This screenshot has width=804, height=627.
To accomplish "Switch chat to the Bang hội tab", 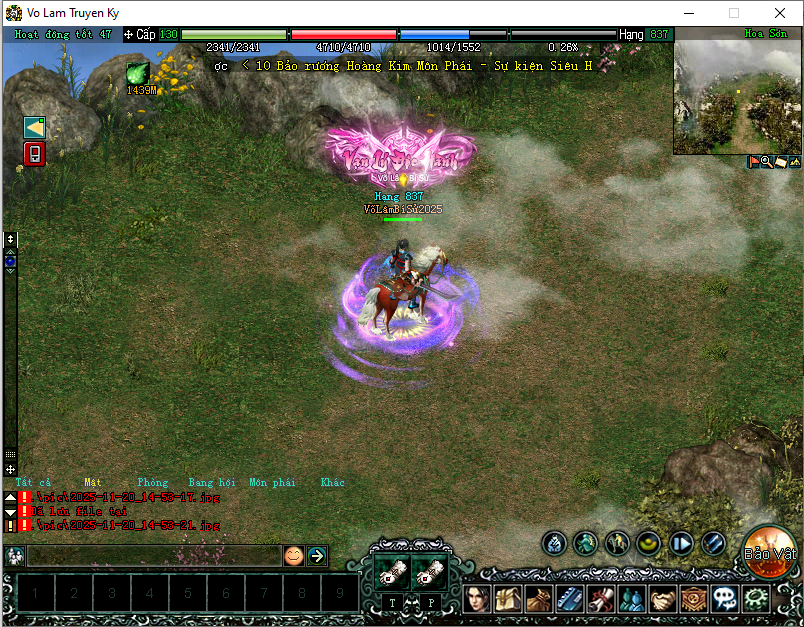I will (214, 482).
